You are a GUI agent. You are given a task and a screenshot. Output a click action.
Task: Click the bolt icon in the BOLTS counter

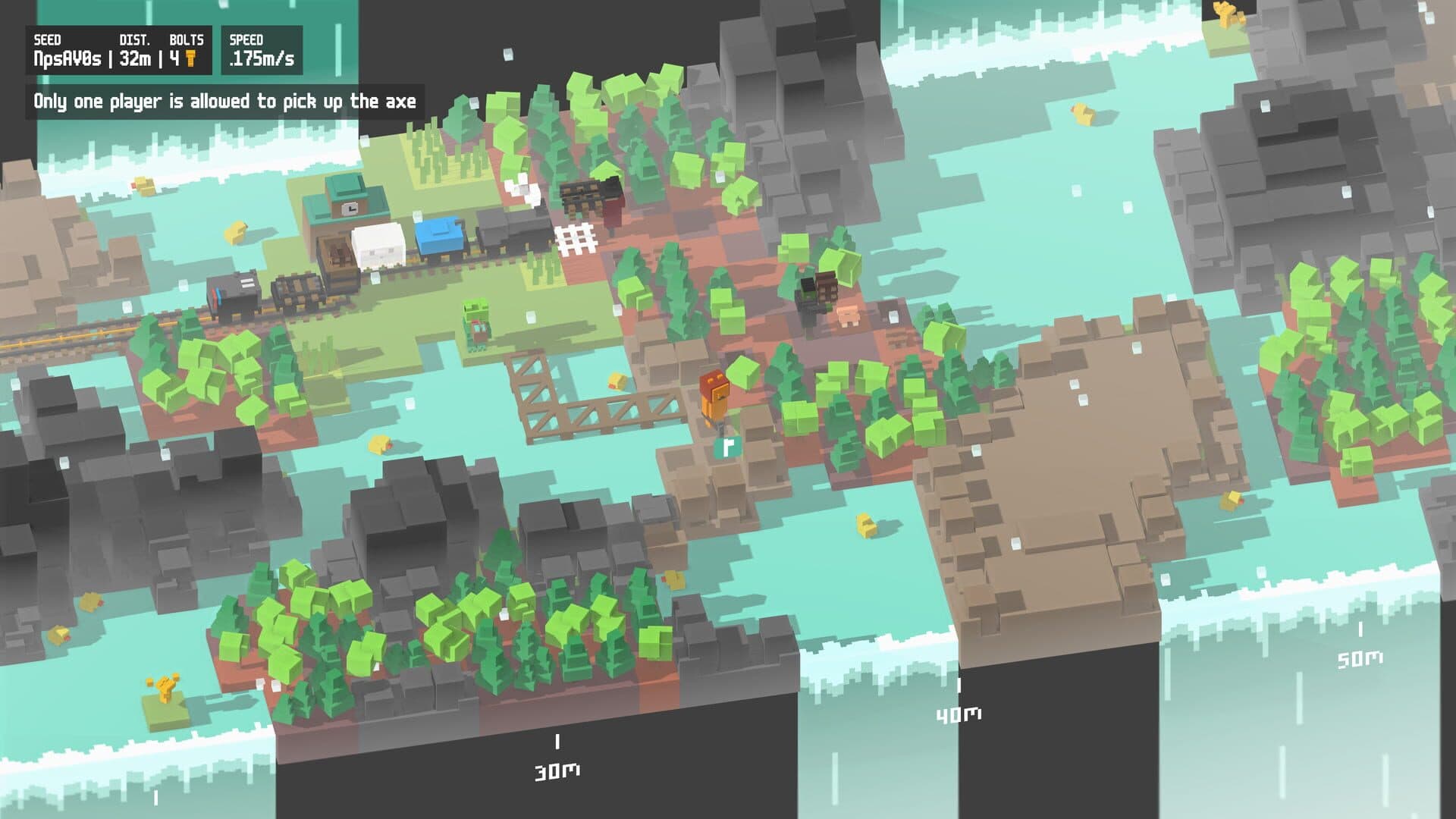click(192, 60)
